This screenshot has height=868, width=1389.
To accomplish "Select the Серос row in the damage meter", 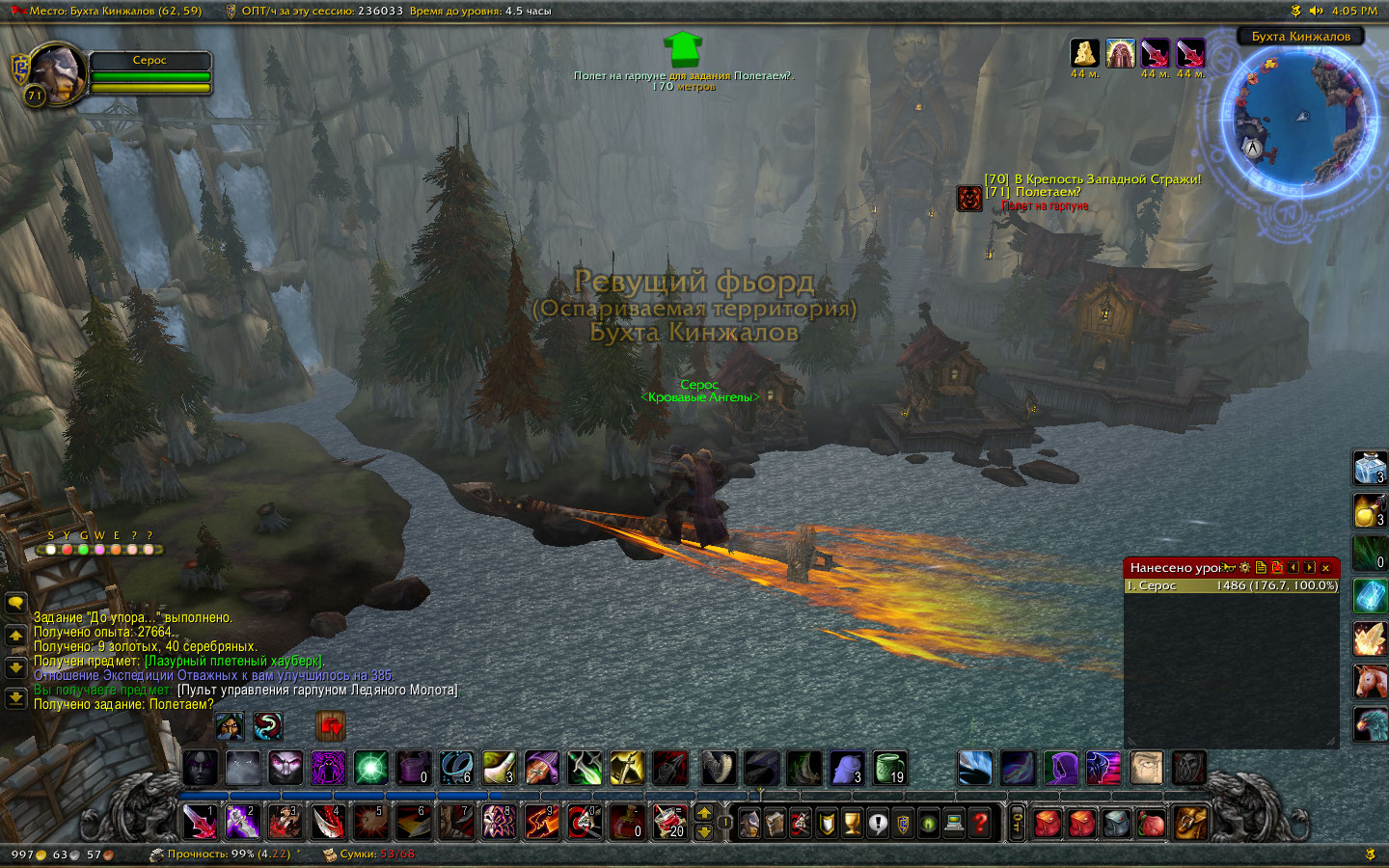I will click(1231, 585).
